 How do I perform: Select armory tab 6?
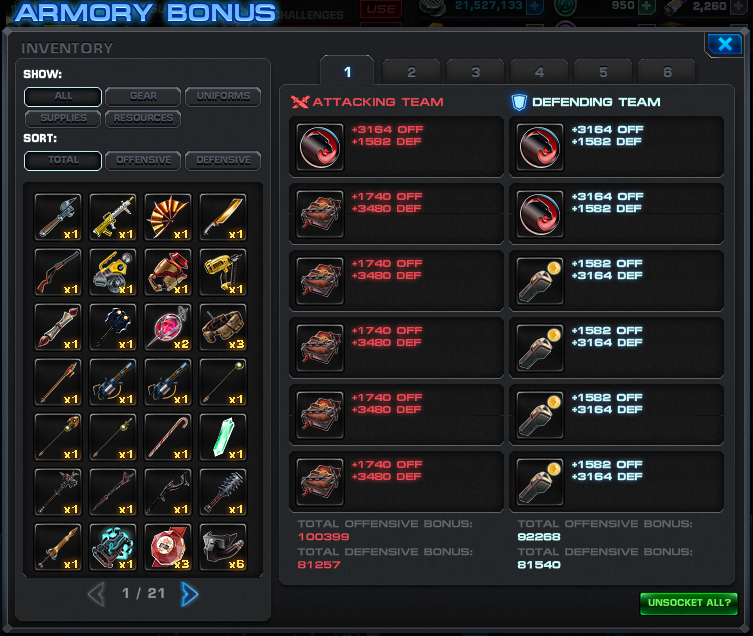[x=667, y=72]
